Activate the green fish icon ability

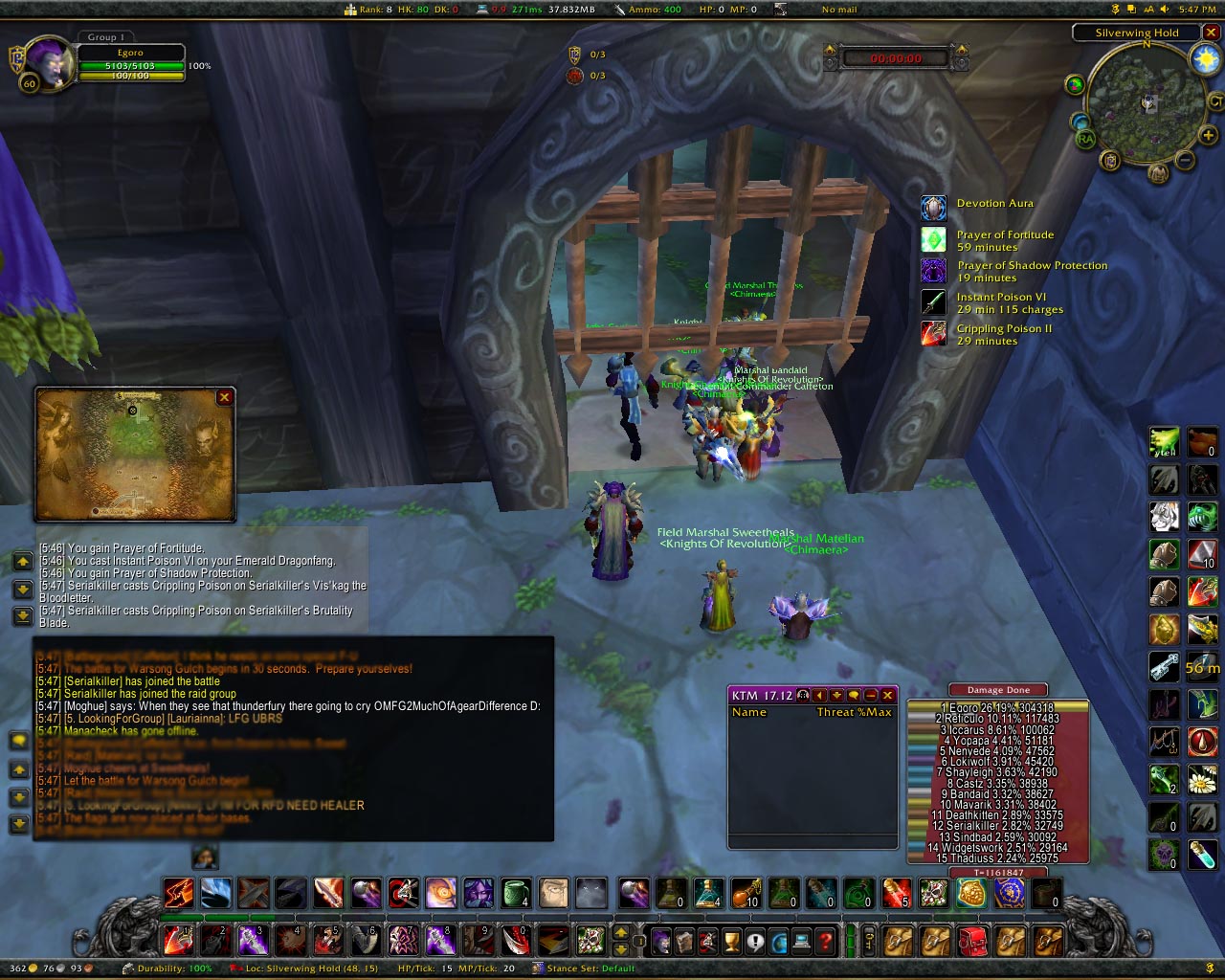[1202, 518]
